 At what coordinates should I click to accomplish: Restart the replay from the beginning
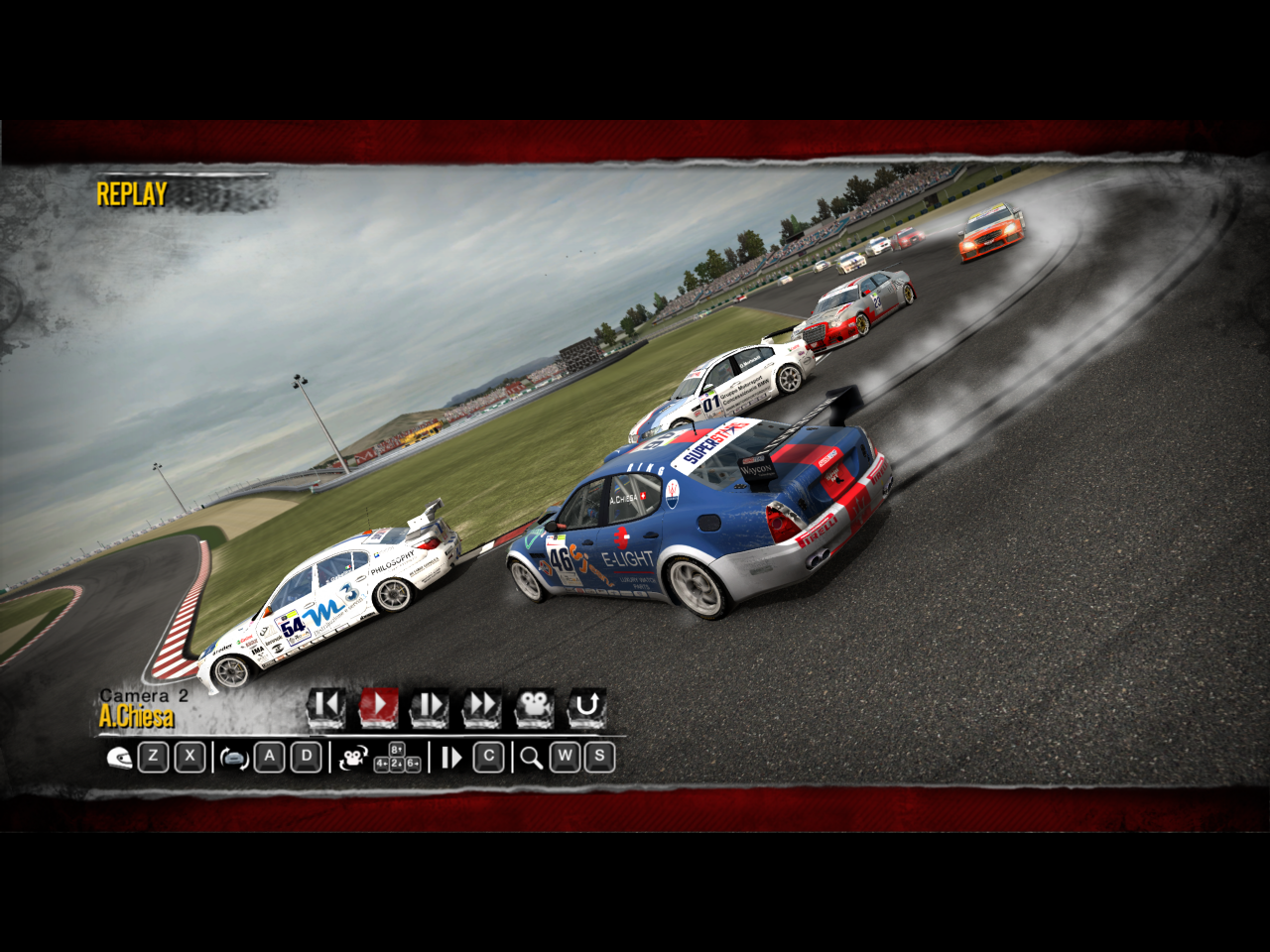click(325, 707)
